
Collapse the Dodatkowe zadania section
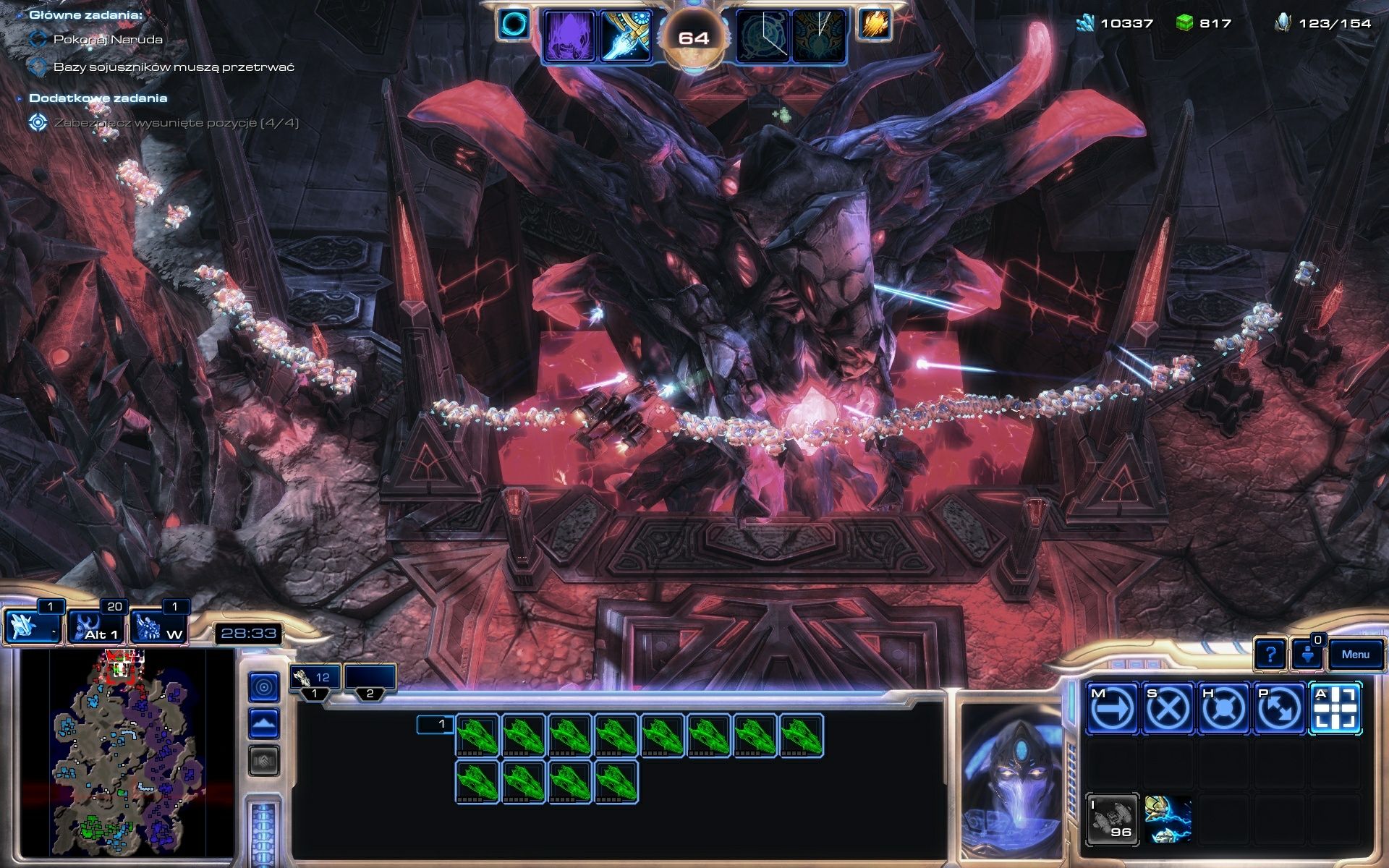(x=20, y=97)
